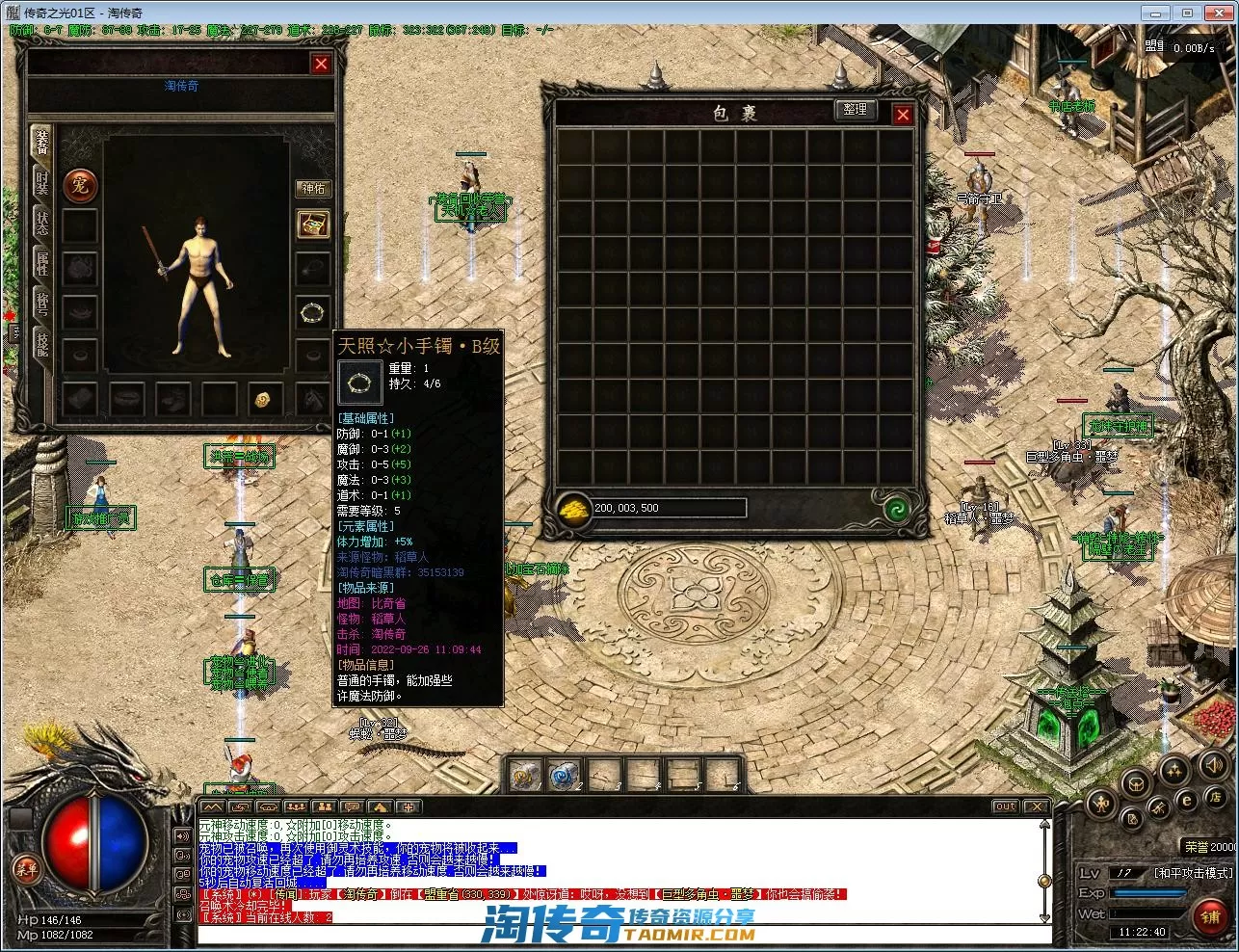Viewport: 1239px width, 952px height.
Task: Close the 包裹 bag window
Action: pos(903,115)
